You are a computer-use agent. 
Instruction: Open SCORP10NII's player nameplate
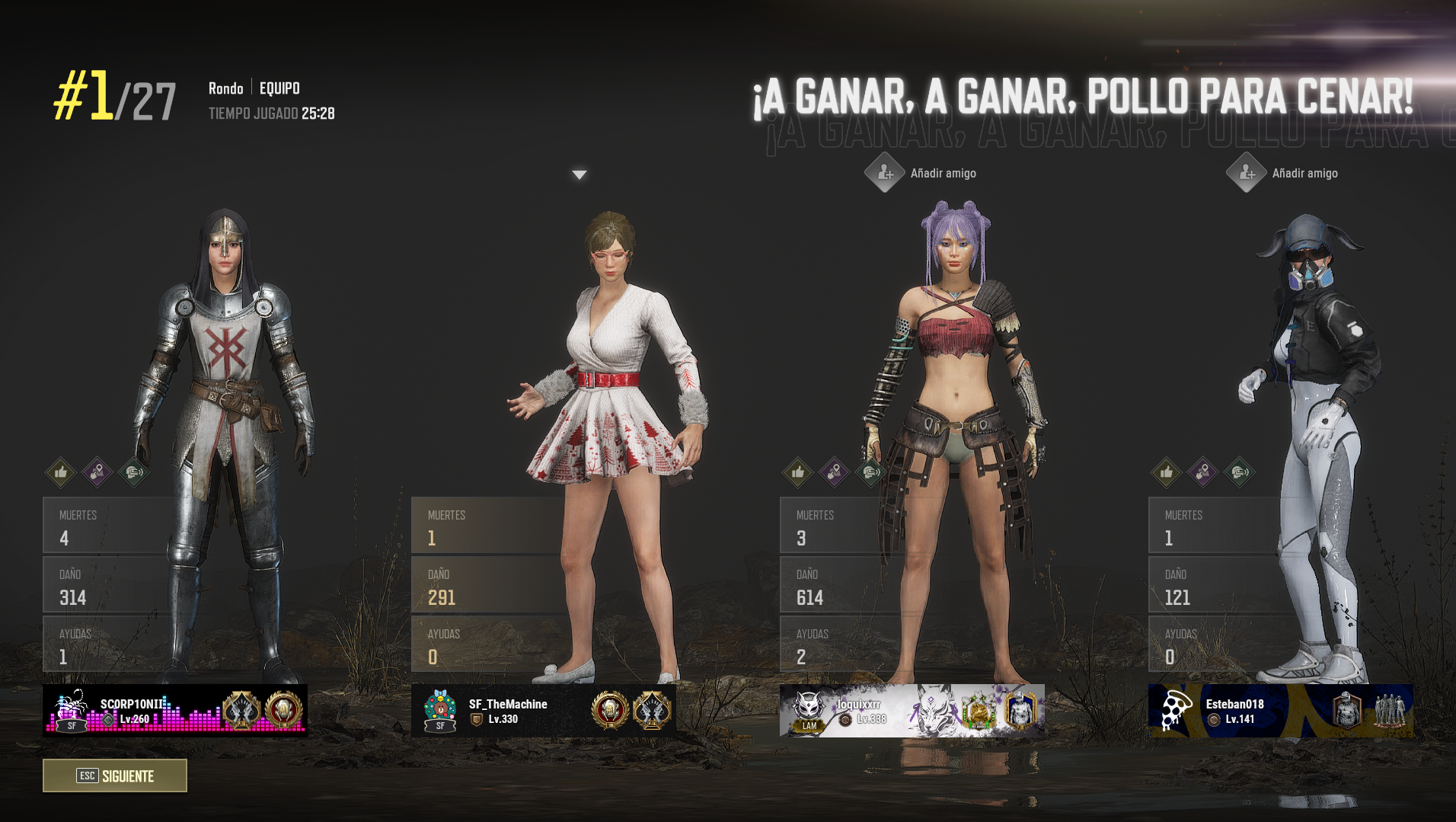point(175,710)
